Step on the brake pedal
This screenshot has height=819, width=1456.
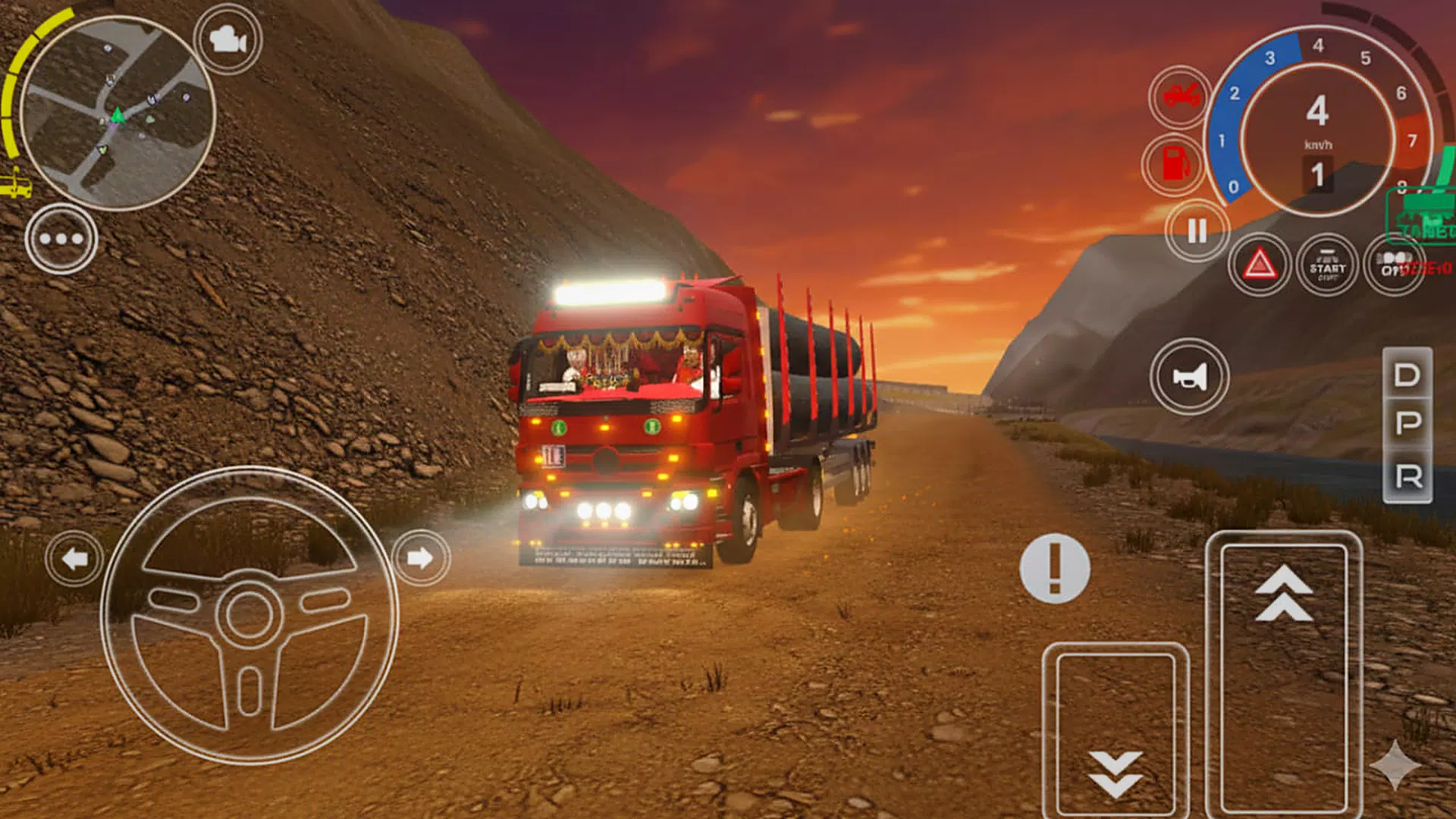pyautogui.click(x=1116, y=732)
